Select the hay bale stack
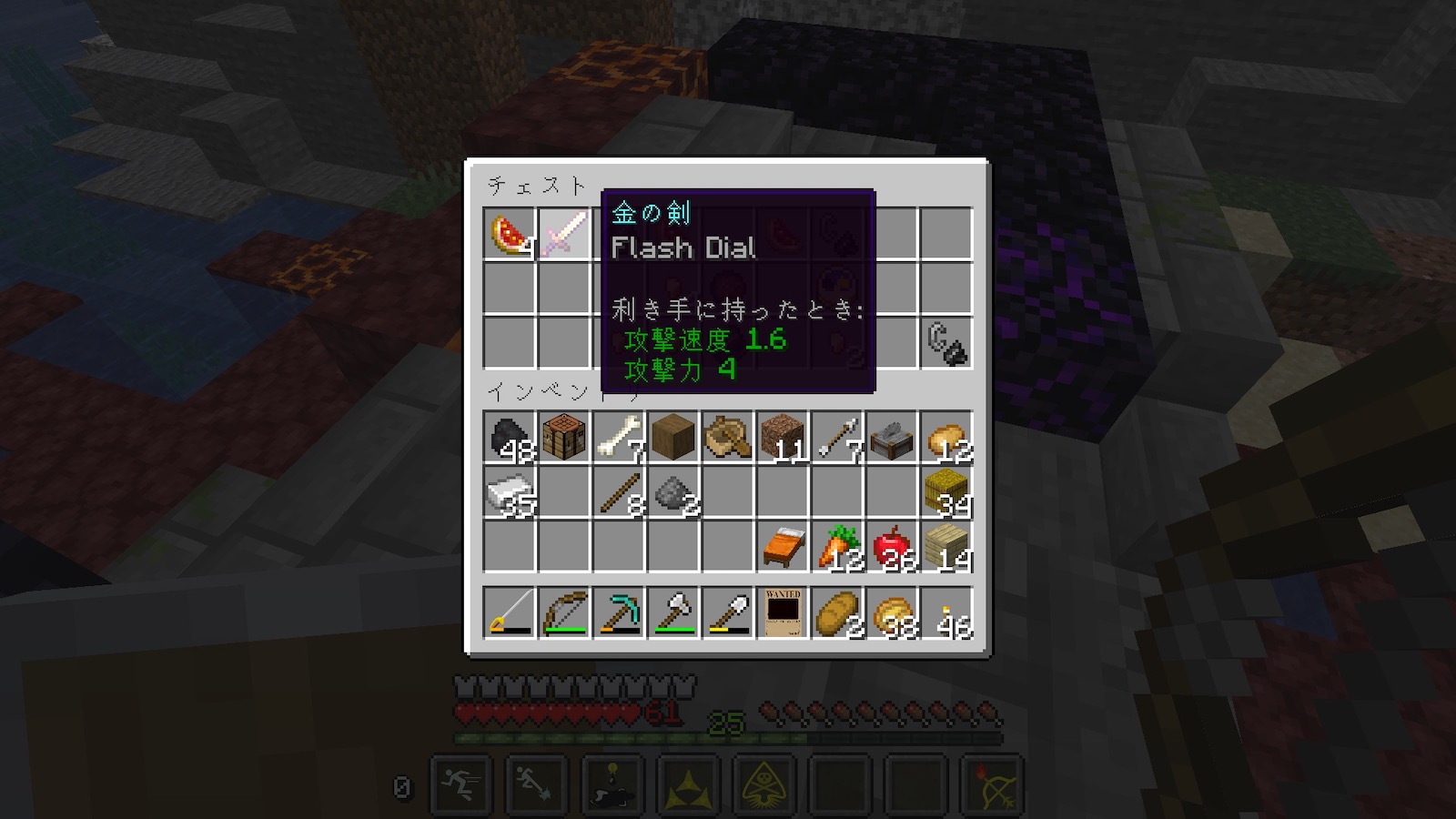Viewport: 1456px width, 819px height. click(946, 492)
